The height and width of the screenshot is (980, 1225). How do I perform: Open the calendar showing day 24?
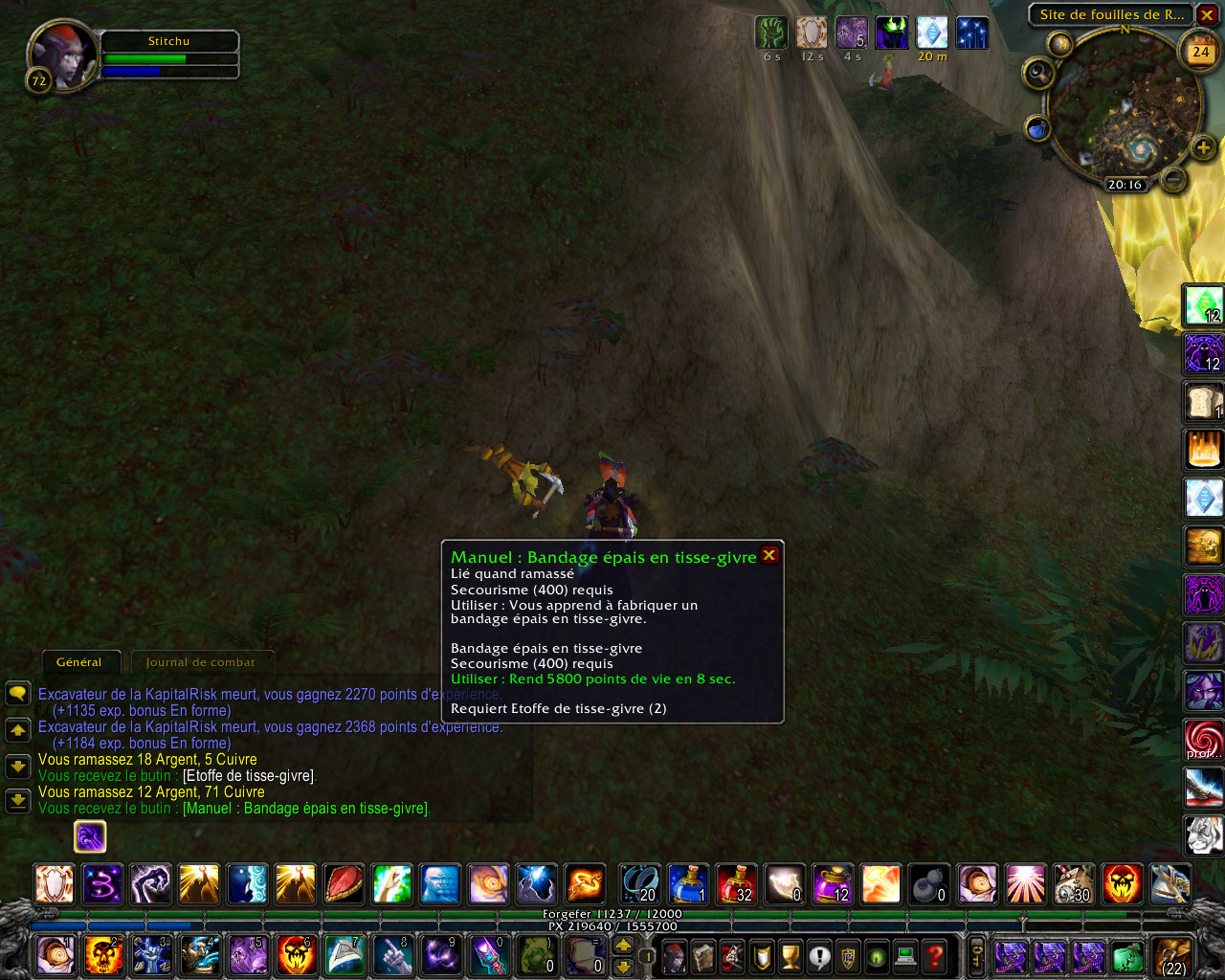coord(1200,52)
